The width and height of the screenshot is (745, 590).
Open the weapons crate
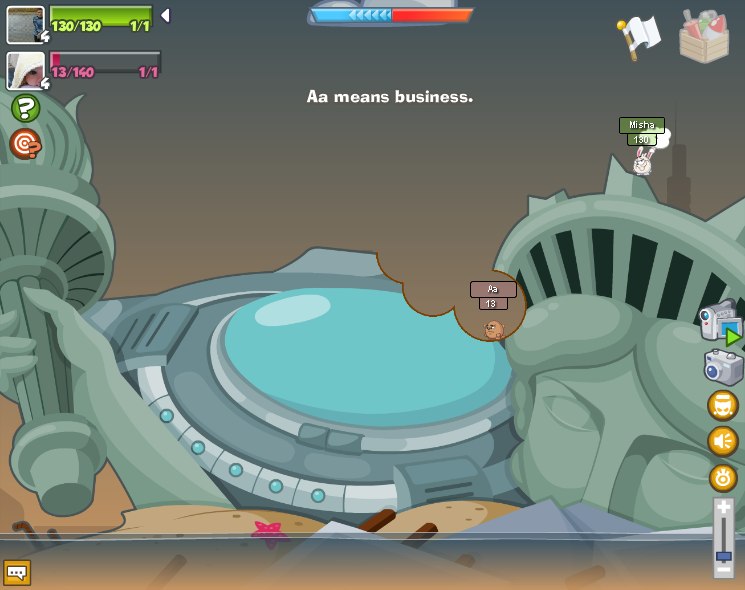[703, 36]
